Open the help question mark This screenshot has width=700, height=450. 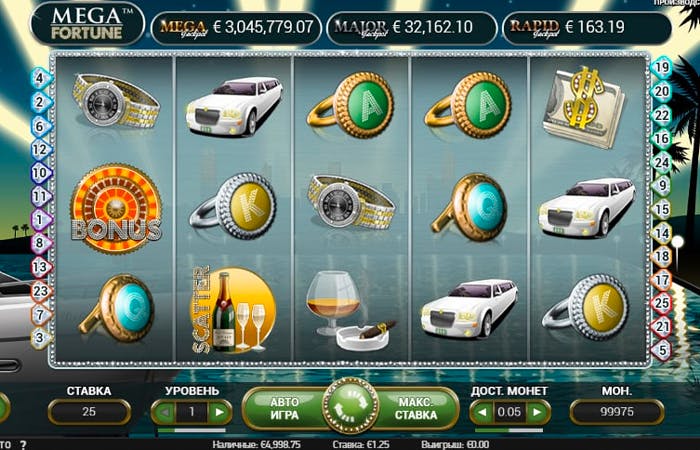(22, 443)
